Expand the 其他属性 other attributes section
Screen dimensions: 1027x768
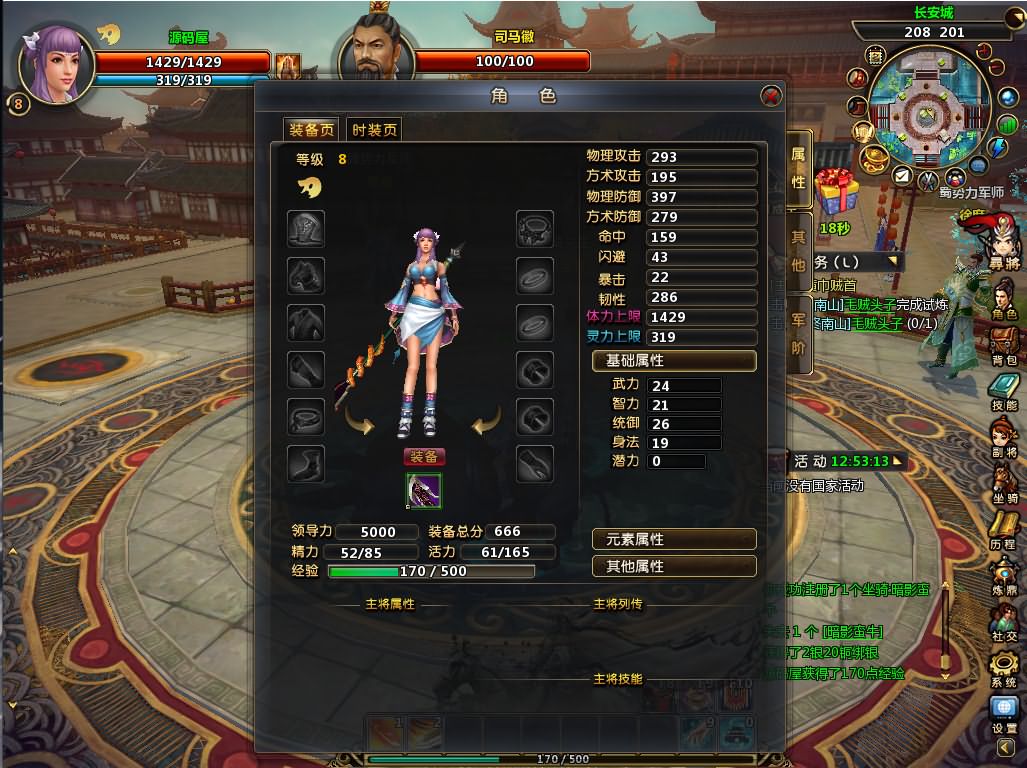coord(674,566)
